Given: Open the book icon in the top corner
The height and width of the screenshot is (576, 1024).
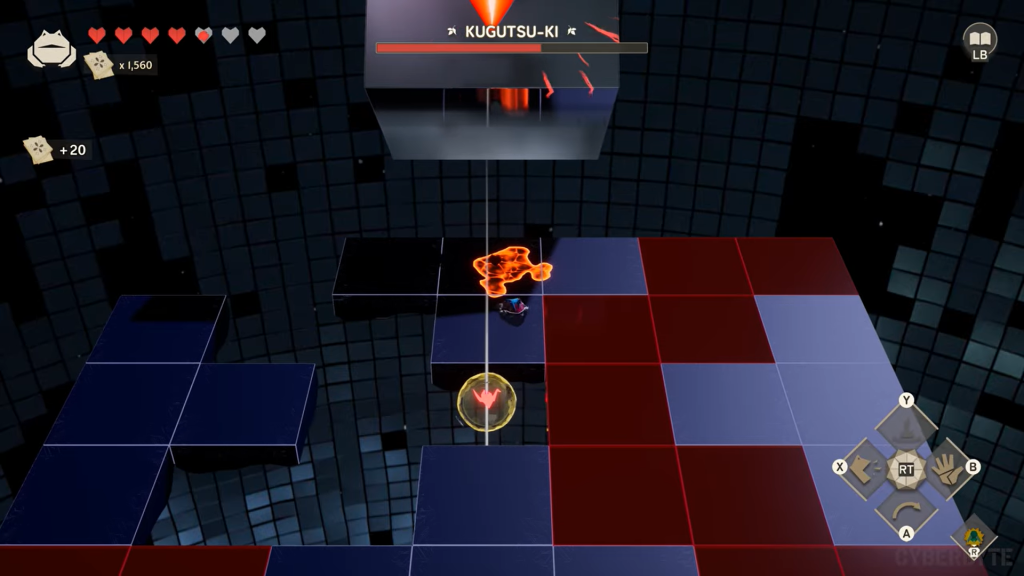Looking at the screenshot, I should click(x=979, y=39).
